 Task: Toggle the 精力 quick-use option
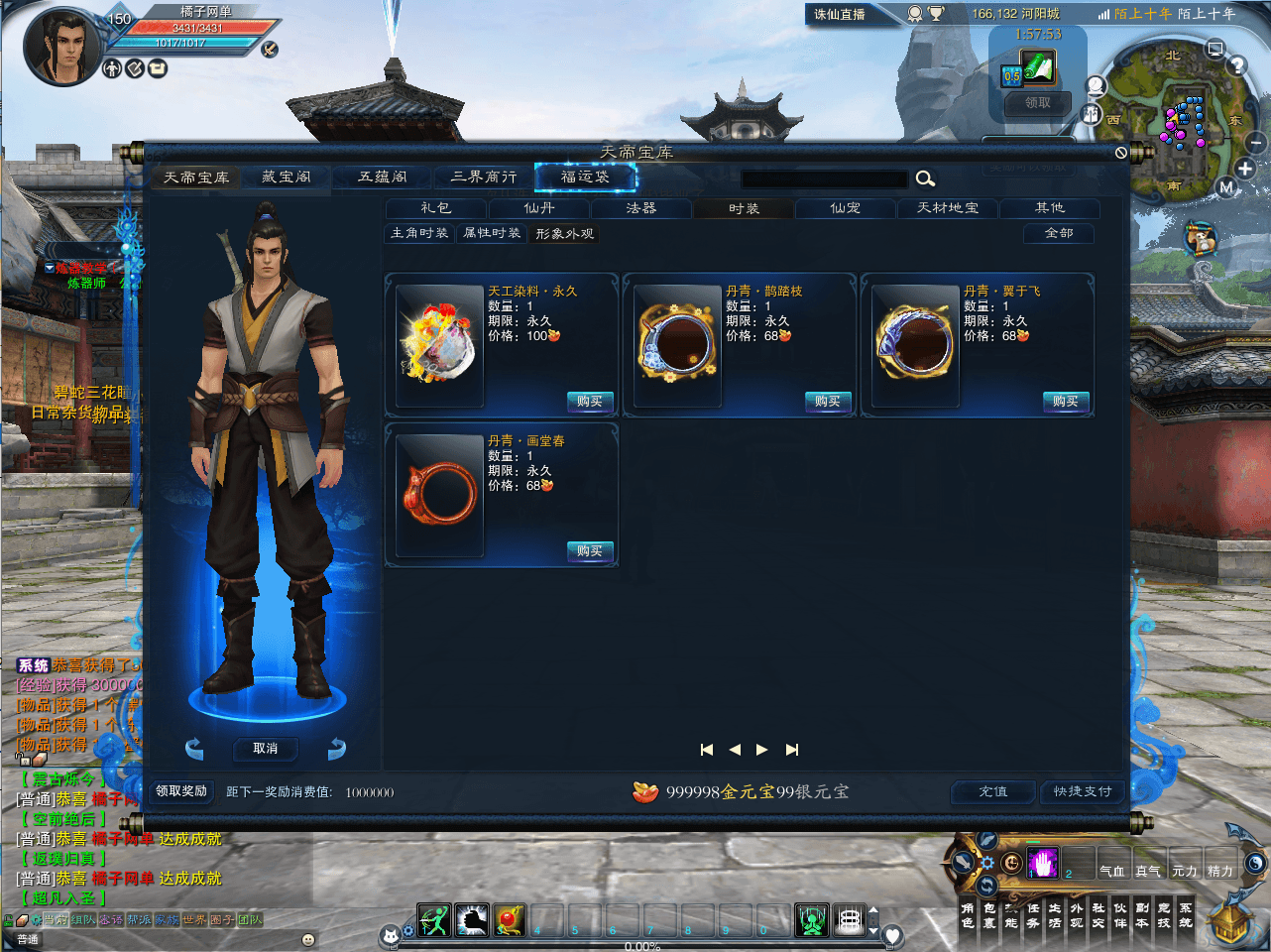click(x=1221, y=870)
